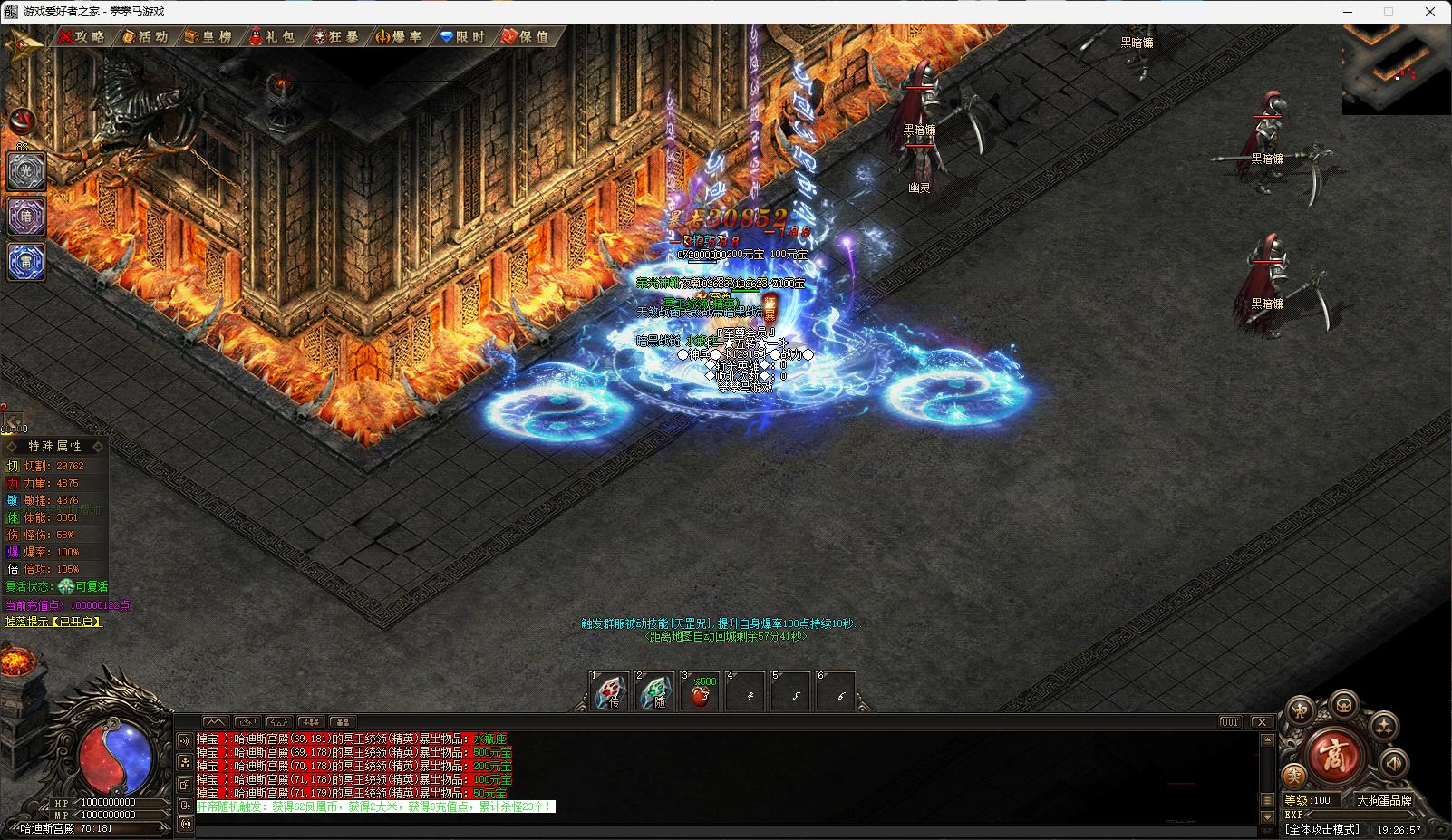Close the chat panel with the X button

pyautogui.click(x=1261, y=722)
